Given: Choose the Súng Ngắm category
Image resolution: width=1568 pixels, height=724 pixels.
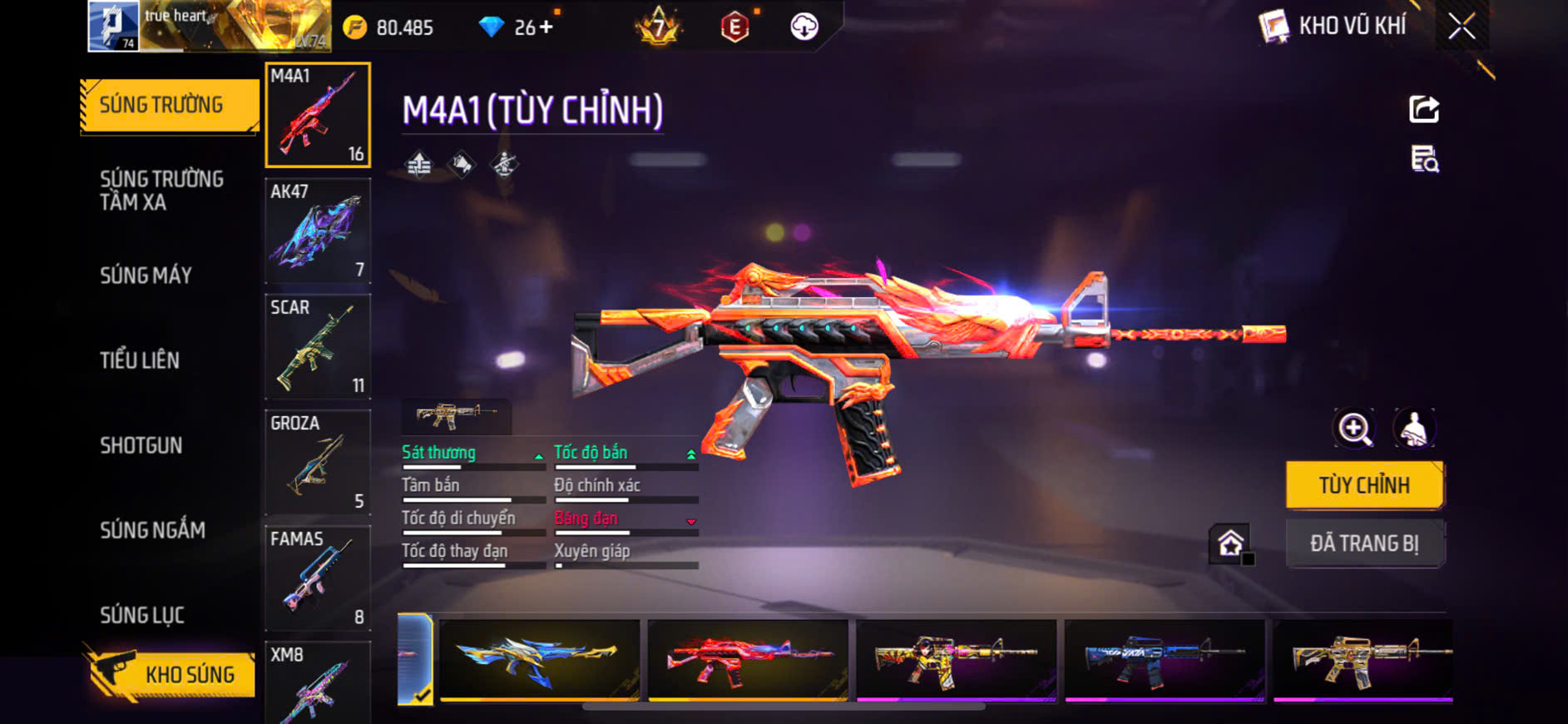Looking at the screenshot, I should coord(152,530).
